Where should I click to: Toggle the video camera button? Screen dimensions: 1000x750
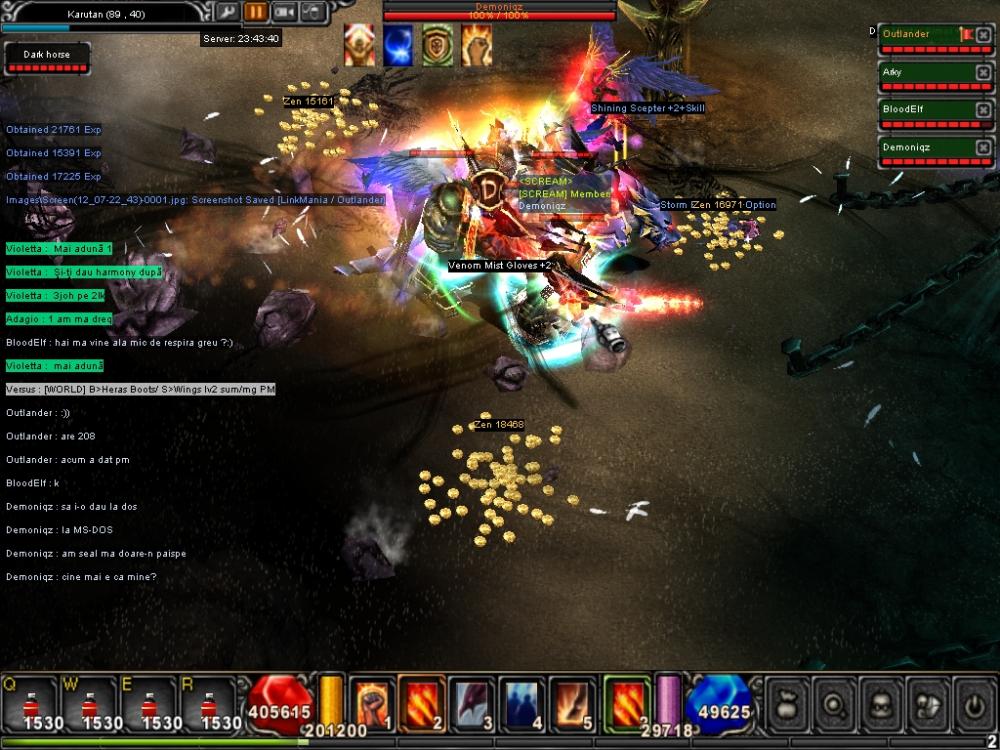click(x=285, y=12)
